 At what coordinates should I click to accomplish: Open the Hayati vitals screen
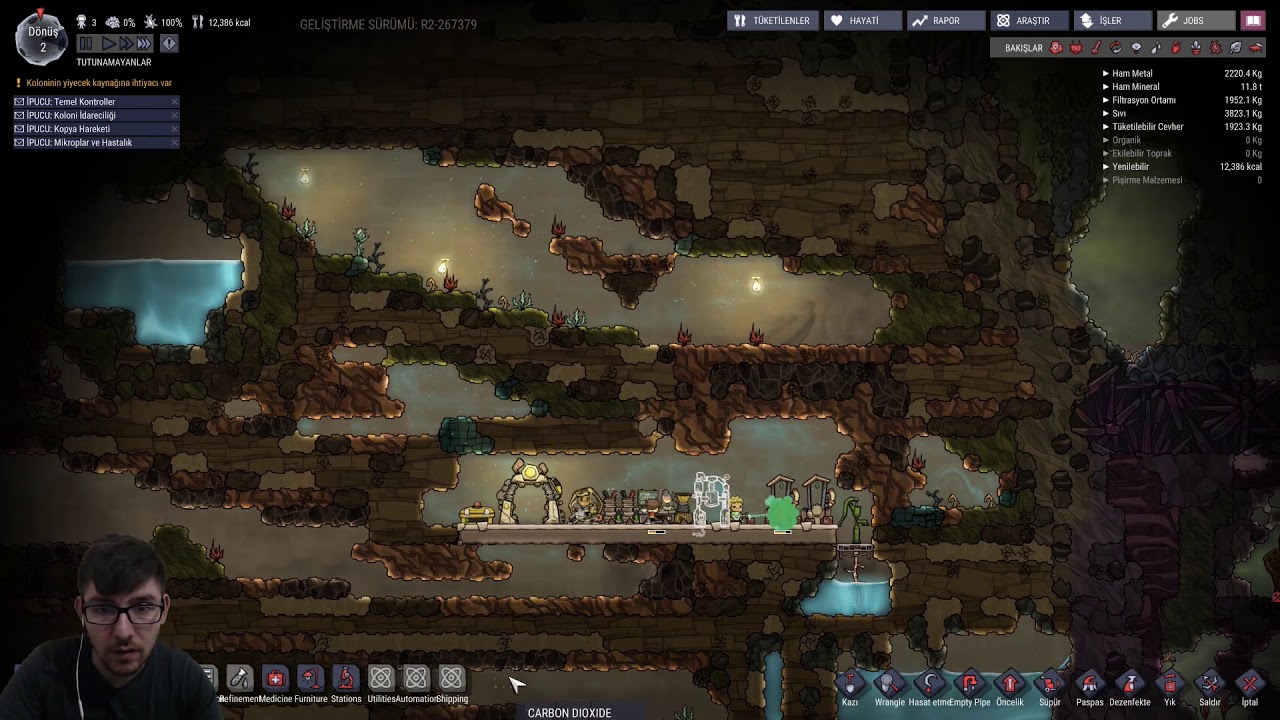862,20
